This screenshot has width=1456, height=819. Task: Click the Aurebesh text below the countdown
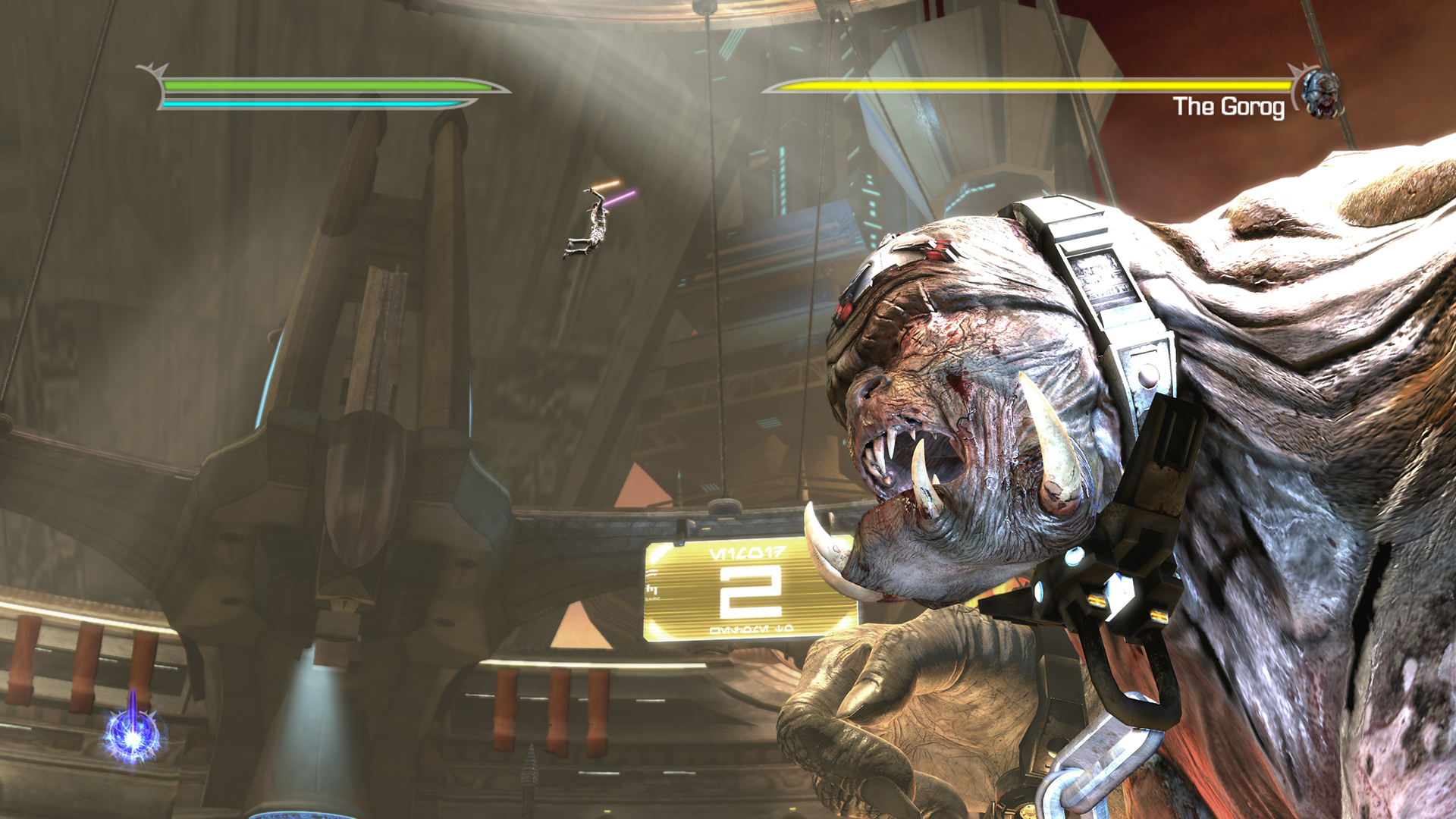[x=751, y=629]
